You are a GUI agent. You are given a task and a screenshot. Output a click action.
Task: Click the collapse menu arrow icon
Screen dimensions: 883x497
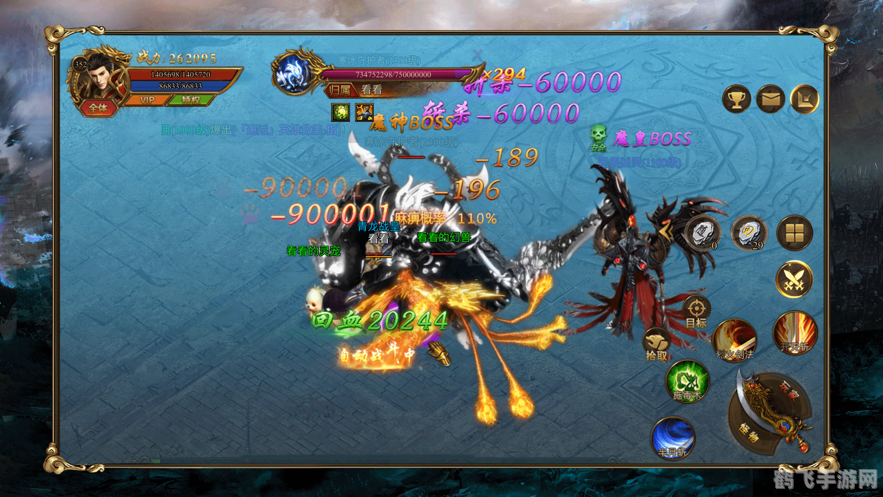pos(805,98)
